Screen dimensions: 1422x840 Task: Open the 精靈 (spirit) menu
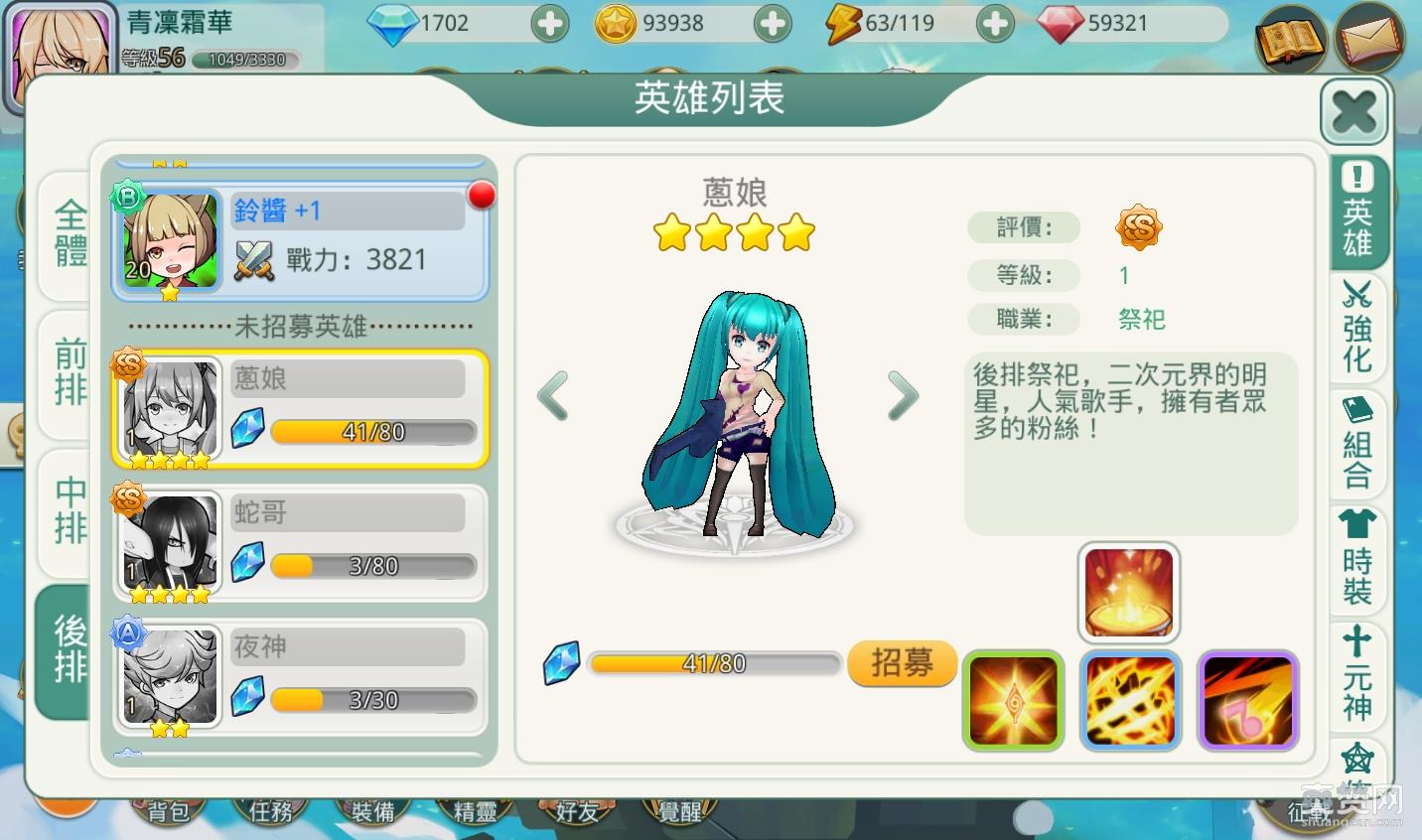pyautogui.click(x=475, y=812)
